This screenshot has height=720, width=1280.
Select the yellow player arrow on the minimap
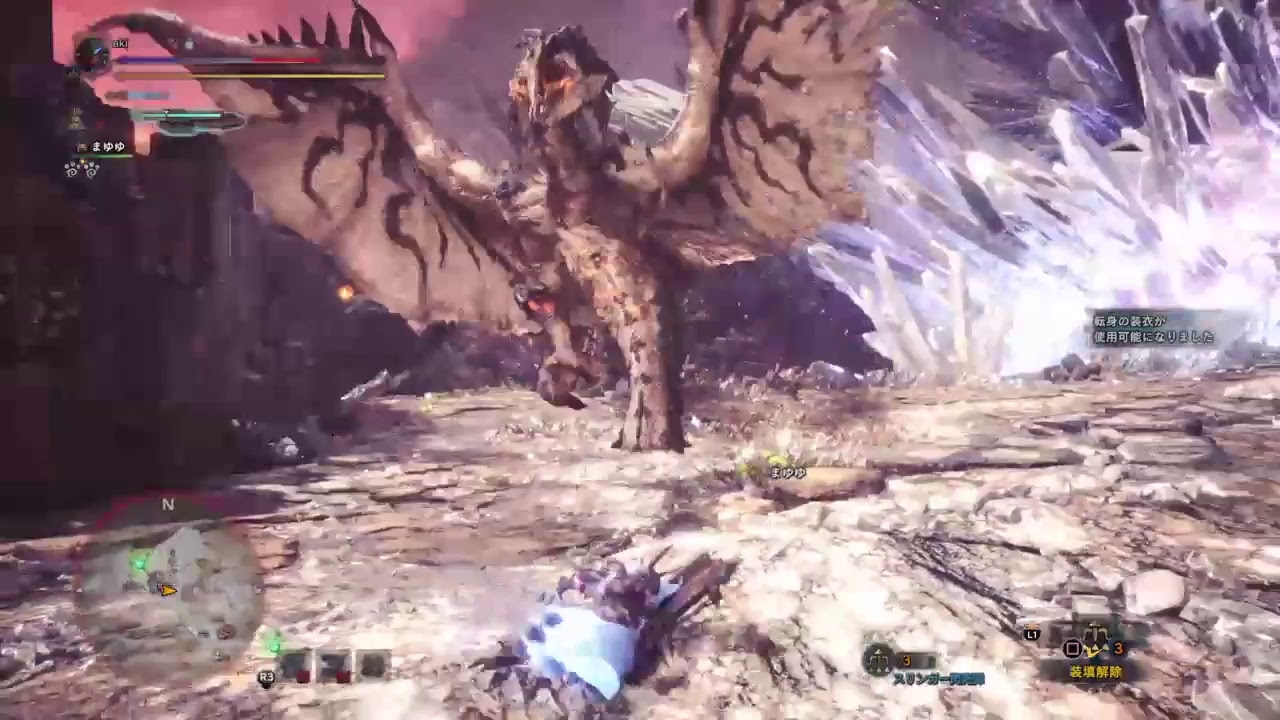click(x=168, y=590)
